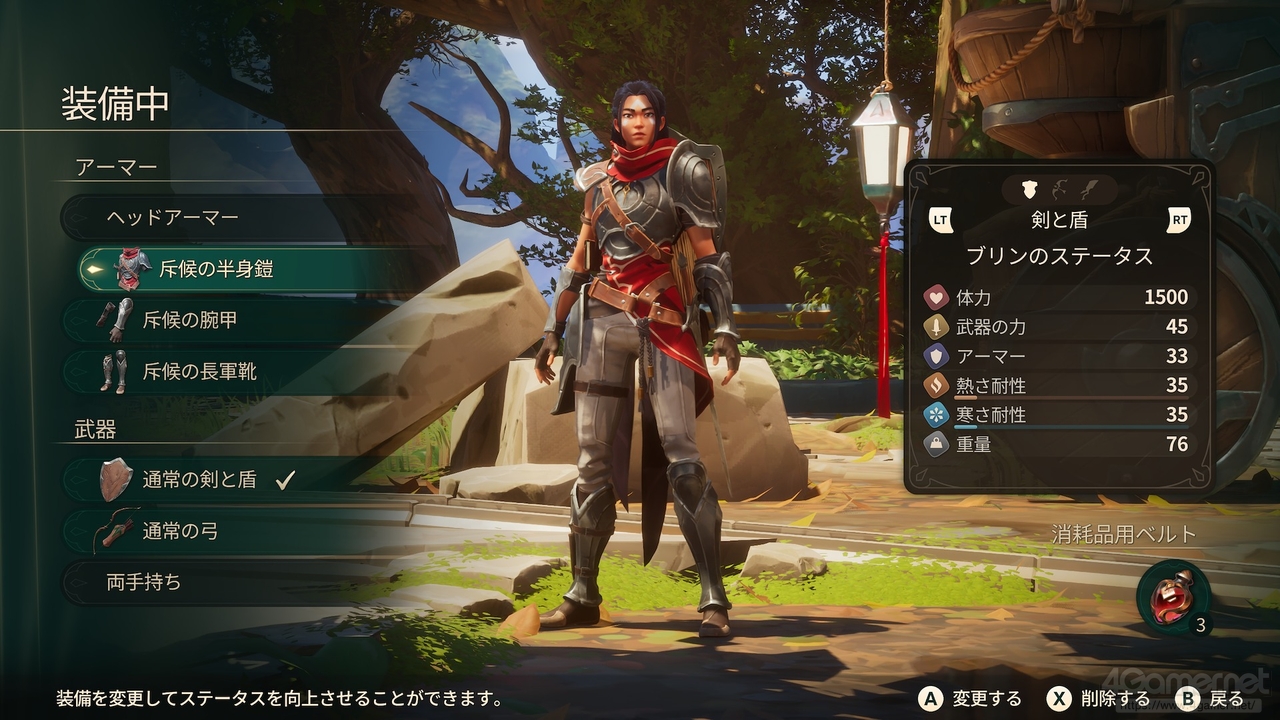Select the red potion in the consumable belt

coord(1171,597)
